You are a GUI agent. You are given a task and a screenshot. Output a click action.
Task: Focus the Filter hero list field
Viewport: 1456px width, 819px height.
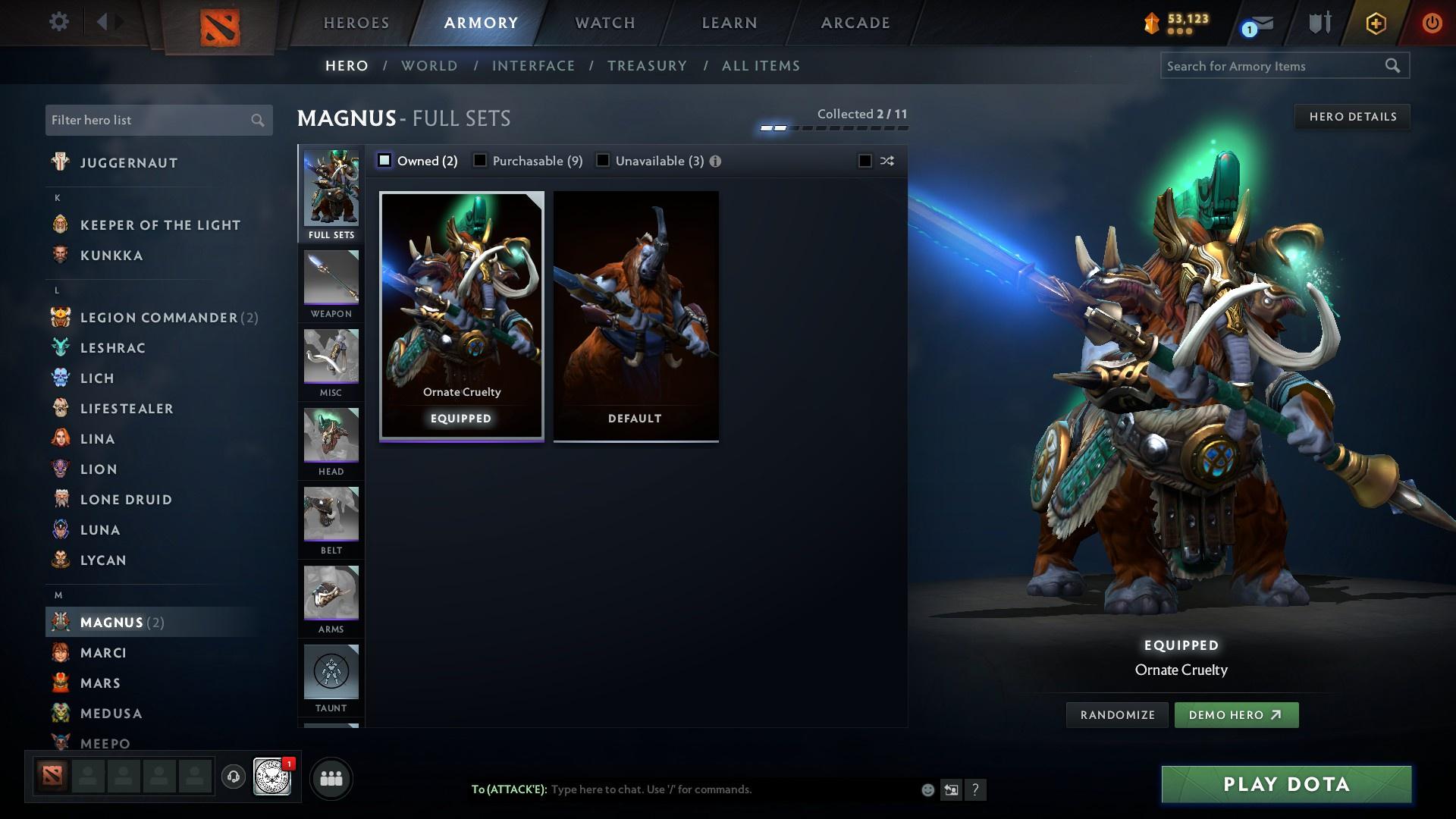148,121
